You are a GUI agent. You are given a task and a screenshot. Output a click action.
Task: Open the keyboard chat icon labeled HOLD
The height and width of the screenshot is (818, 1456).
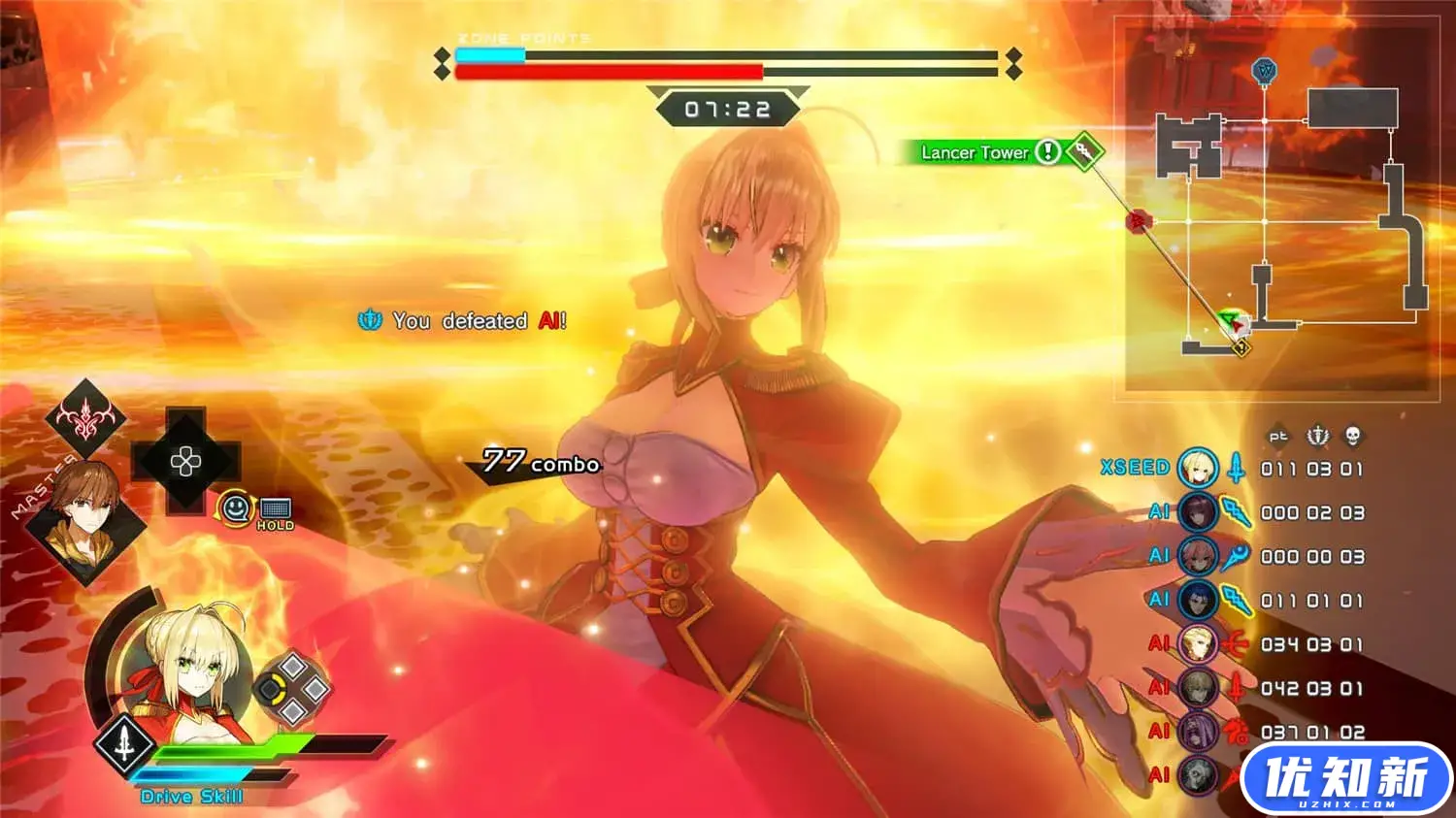[x=276, y=510]
